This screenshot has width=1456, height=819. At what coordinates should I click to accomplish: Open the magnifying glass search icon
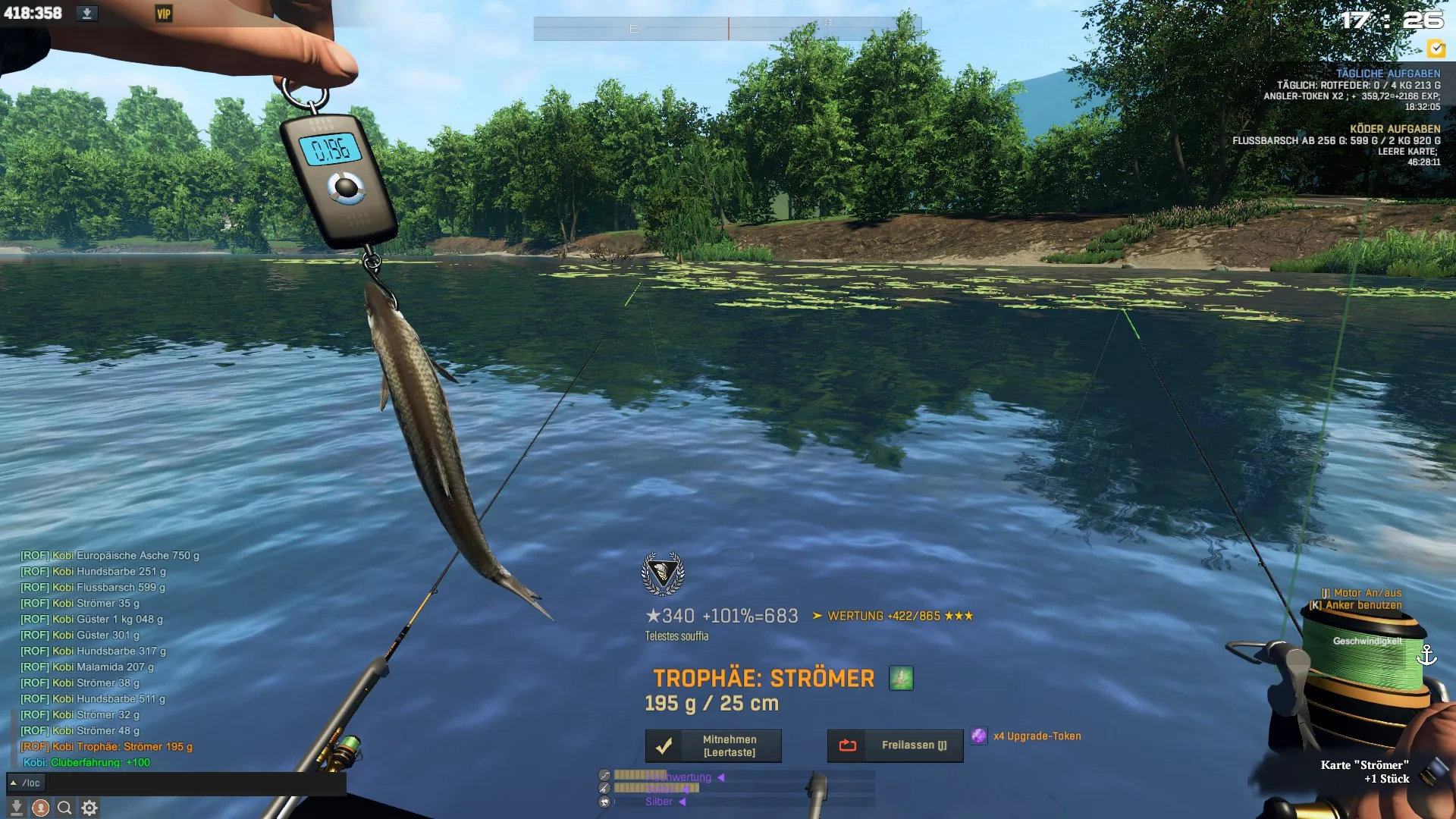click(65, 808)
